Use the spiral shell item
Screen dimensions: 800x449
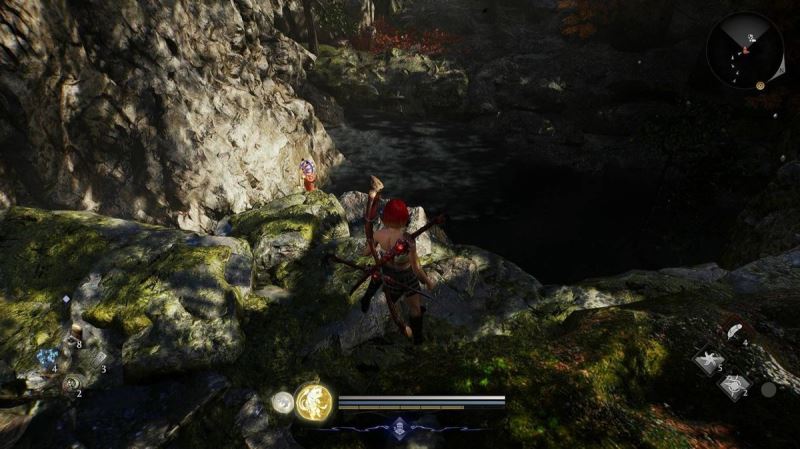tap(70, 382)
